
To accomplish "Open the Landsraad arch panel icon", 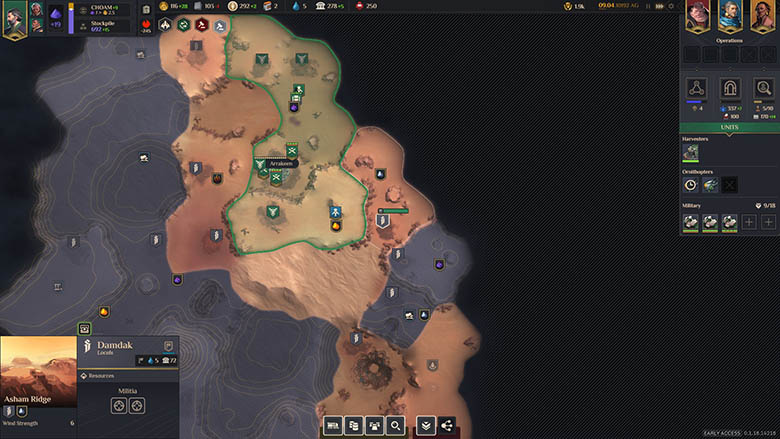I will coord(730,88).
